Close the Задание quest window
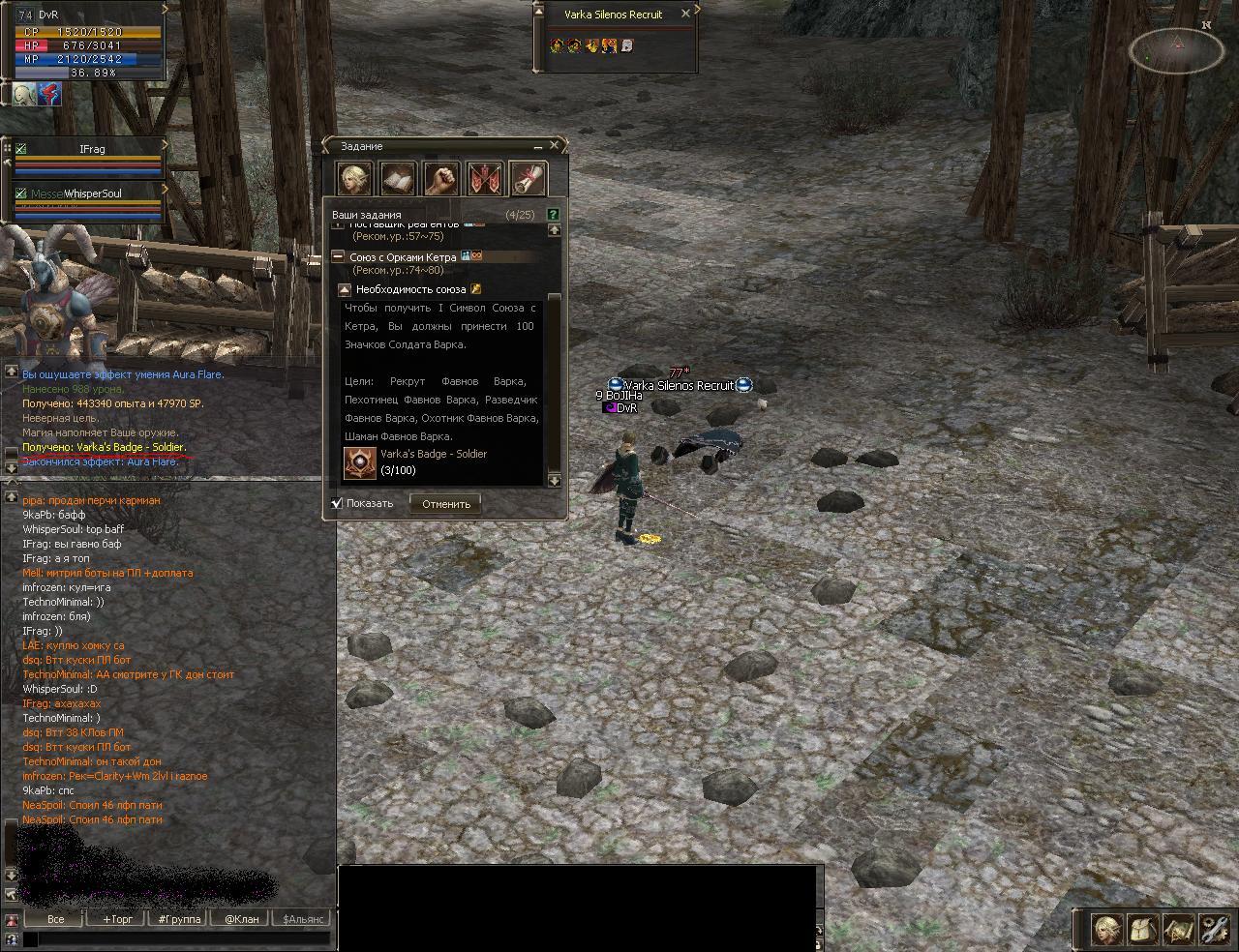The height and width of the screenshot is (952, 1239). 555,146
